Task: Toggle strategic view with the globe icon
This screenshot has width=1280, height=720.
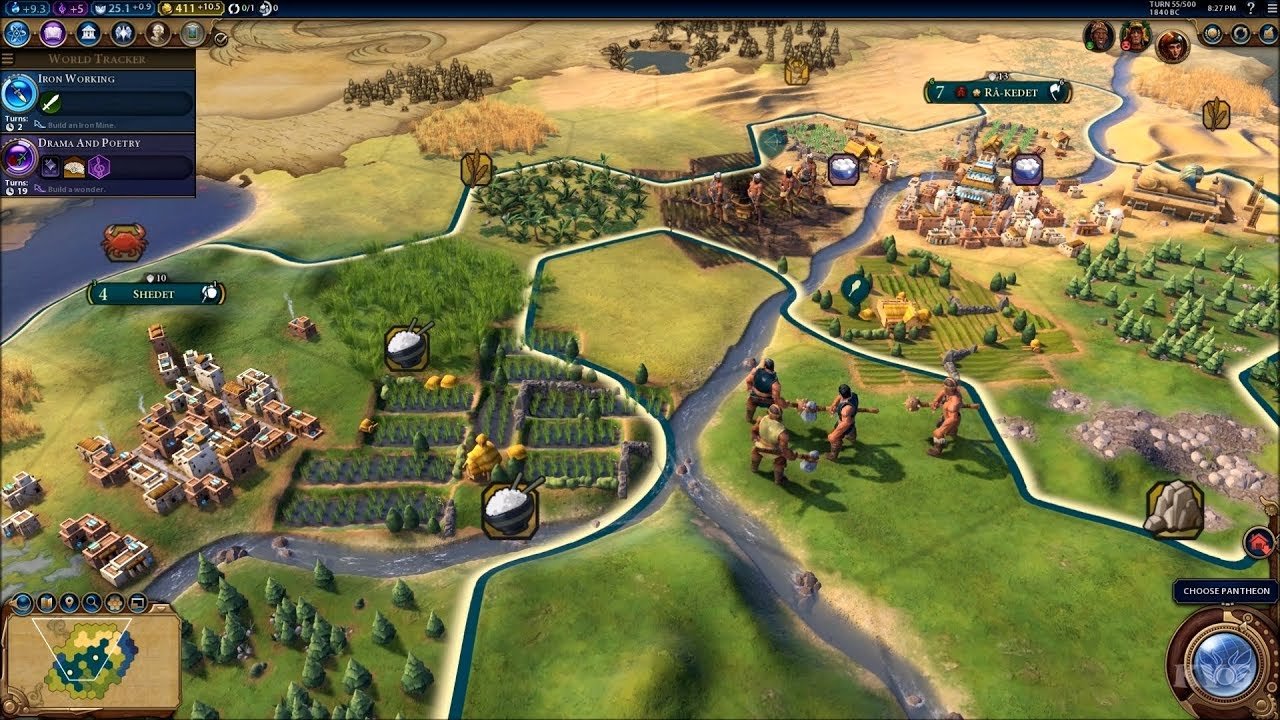Action: pos(21,602)
